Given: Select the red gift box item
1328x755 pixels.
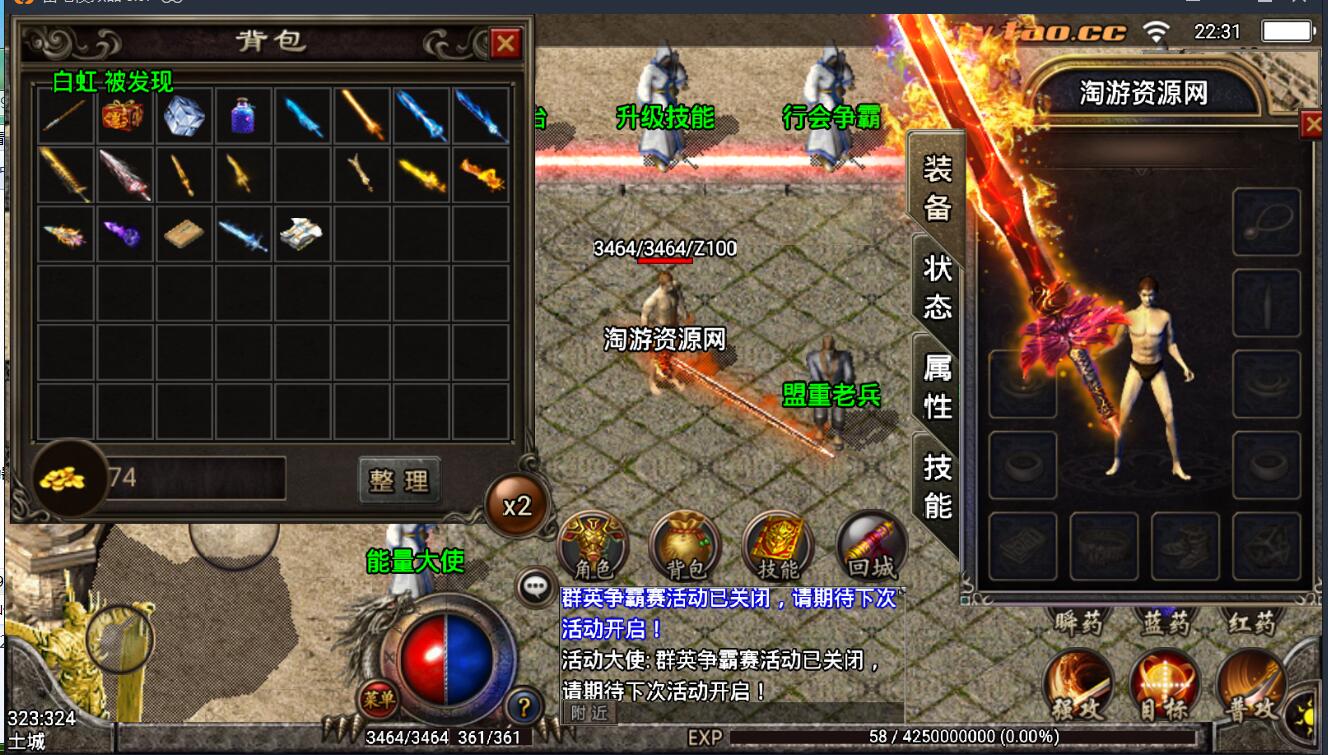Looking at the screenshot, I should click(125, 116).
